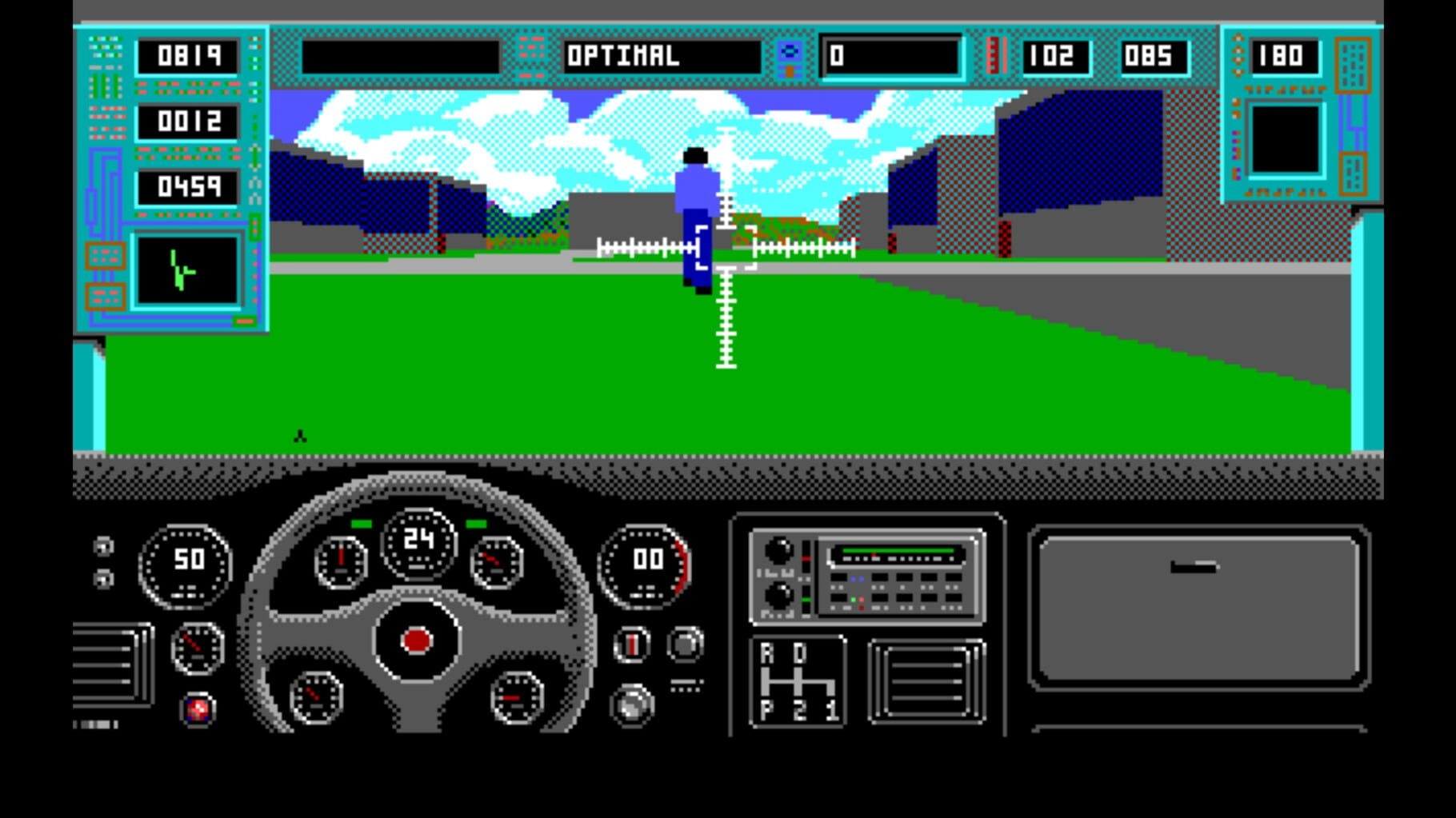Screen dimensions: 1456x818
Task: Honk the red horn button on steering wheel
Action: 416,640
